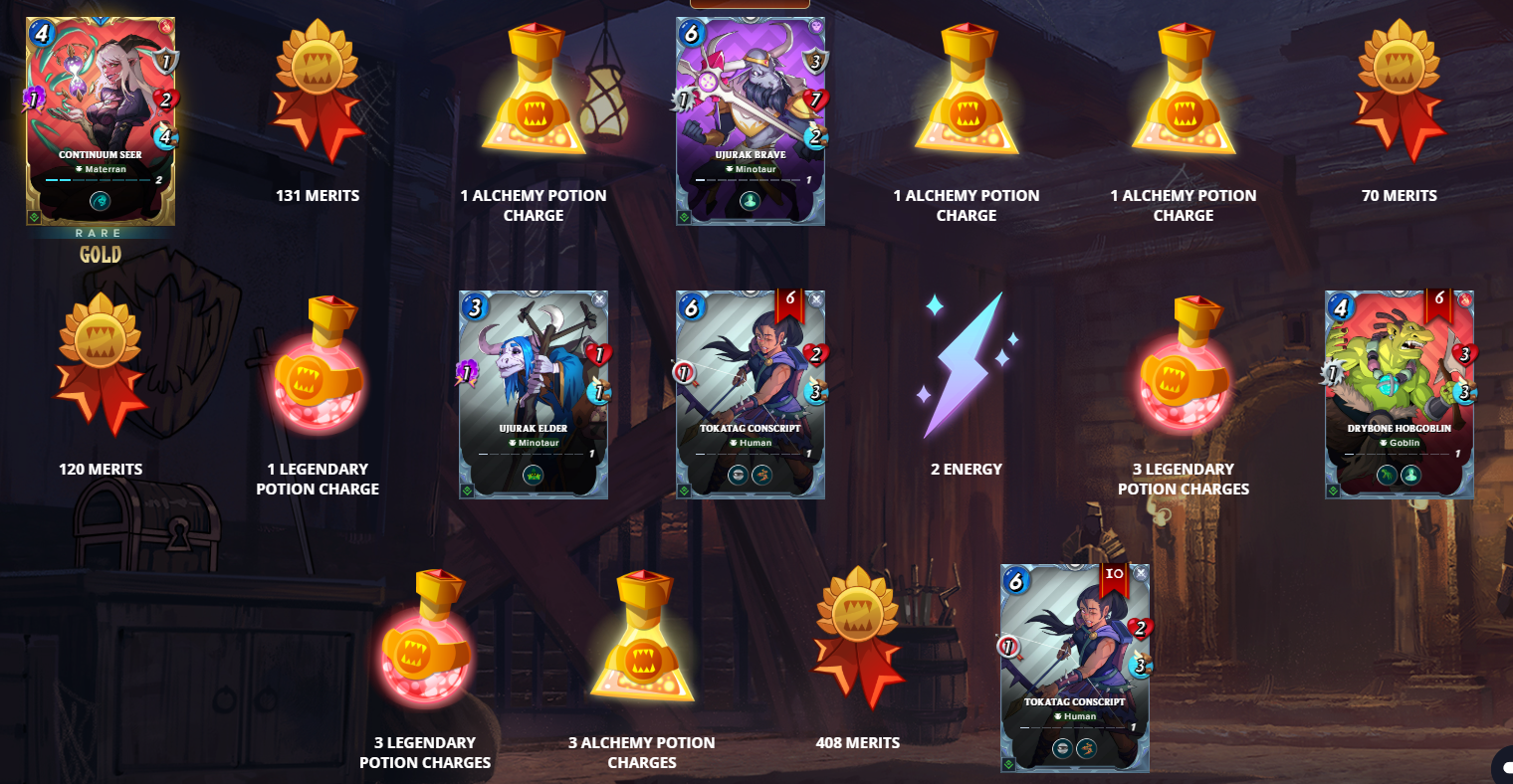This screenshot has height=784, width=1513.
Task: Click the Ujurak Brave minotaur card
Action: tap(751, 121)
